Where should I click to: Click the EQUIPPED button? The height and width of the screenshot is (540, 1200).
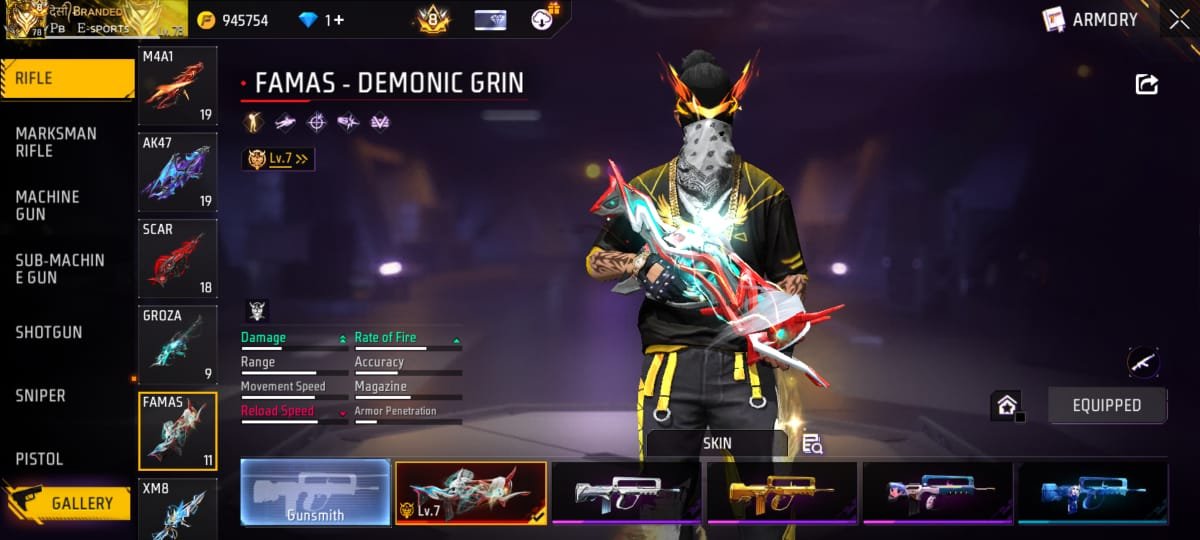pos(1107,405)
